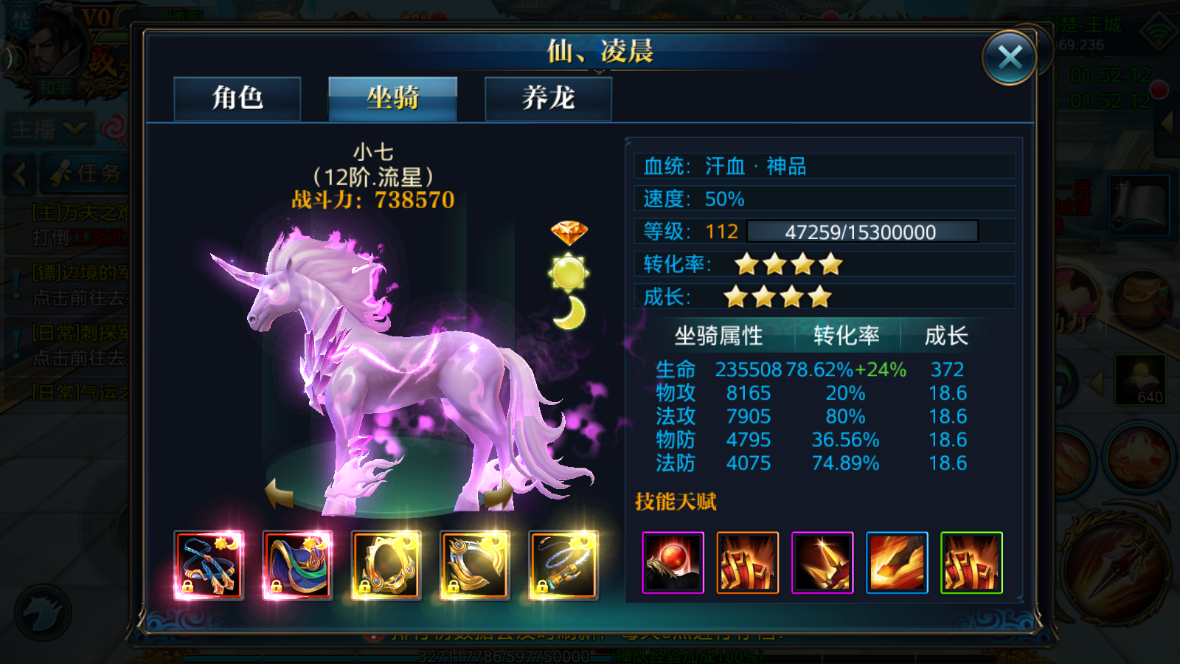Check the green-bordered red armor skill
The image size is (1180, 664).
point(971,563)
